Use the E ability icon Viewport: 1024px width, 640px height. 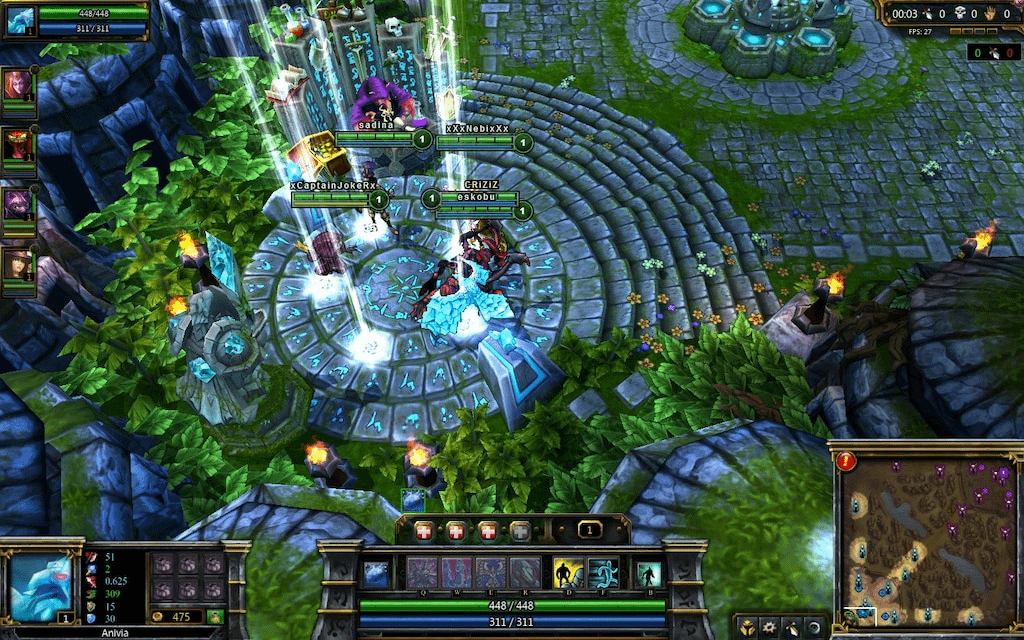[x=490, y=573]
